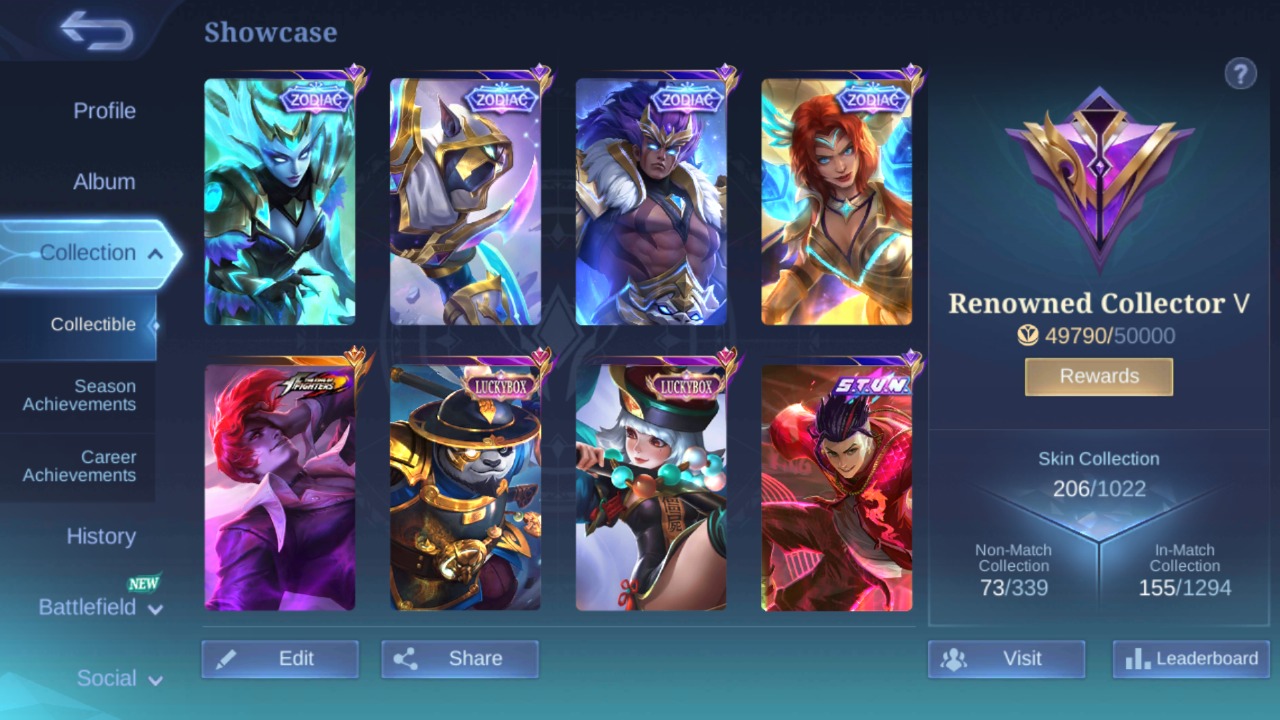The height and width of the screenshot is (720, 1280).
Task: Open Season Achievements
Action: click(79, 395)
